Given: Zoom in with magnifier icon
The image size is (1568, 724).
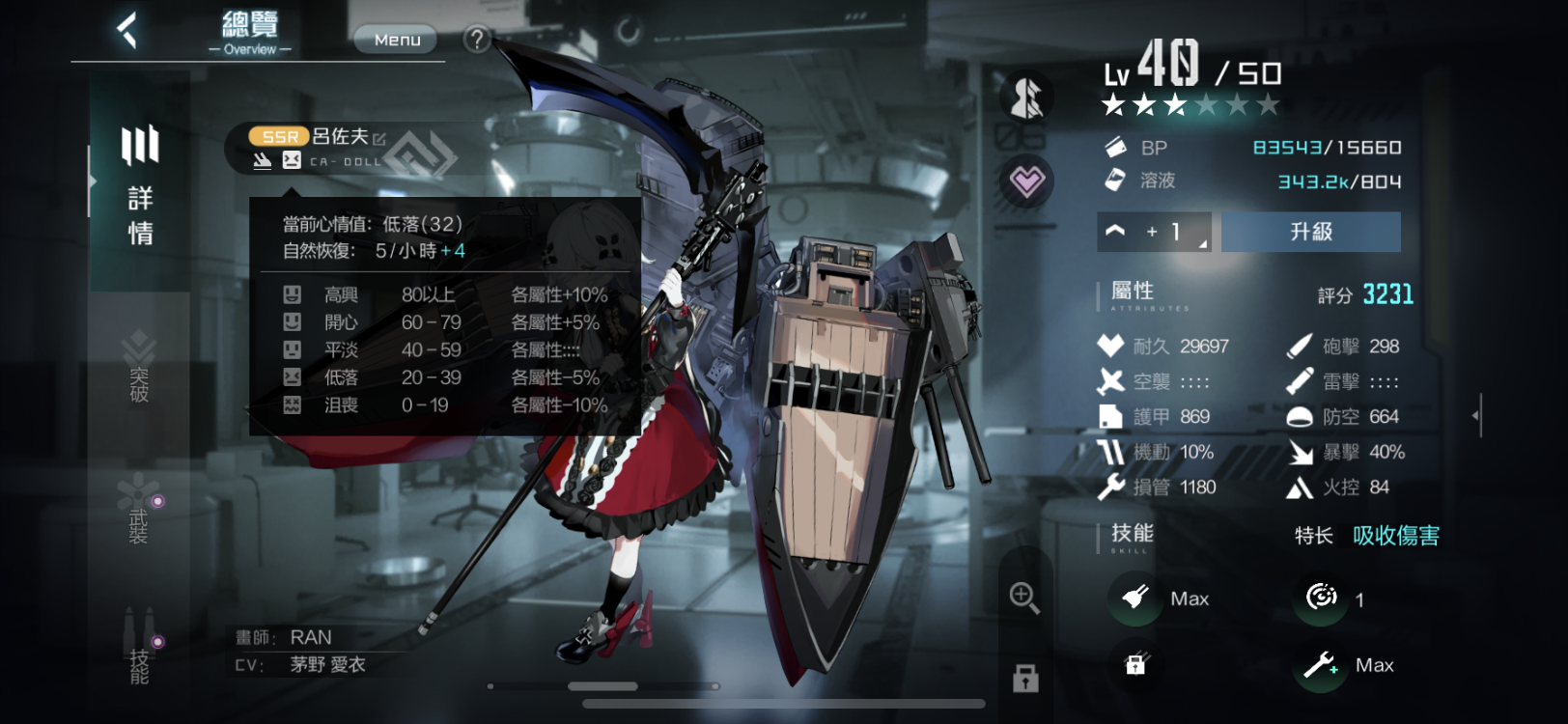Looking at the screenshot, I should coord(1024,598).
